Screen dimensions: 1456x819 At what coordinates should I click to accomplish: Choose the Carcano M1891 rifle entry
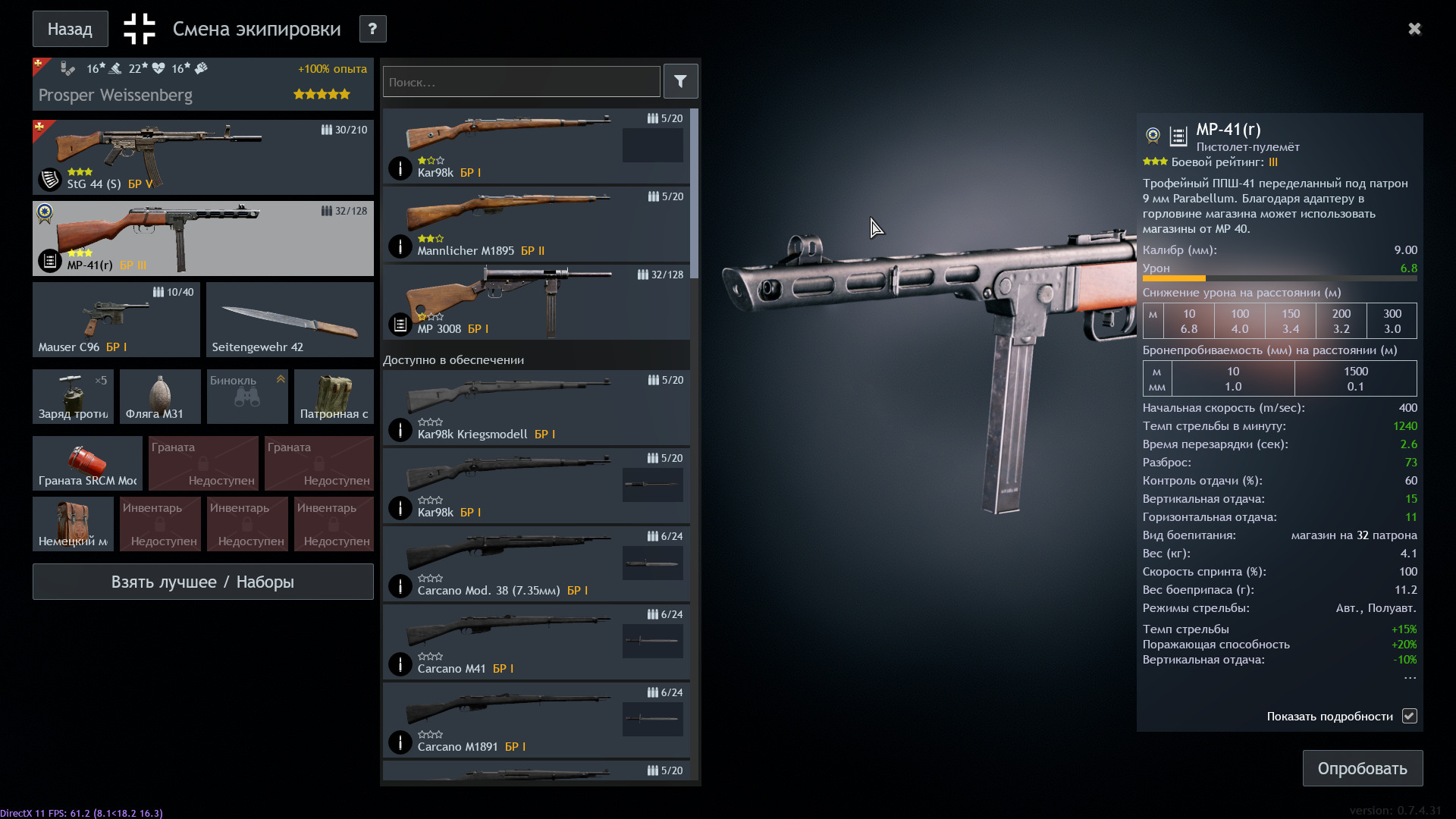(535, 720)
